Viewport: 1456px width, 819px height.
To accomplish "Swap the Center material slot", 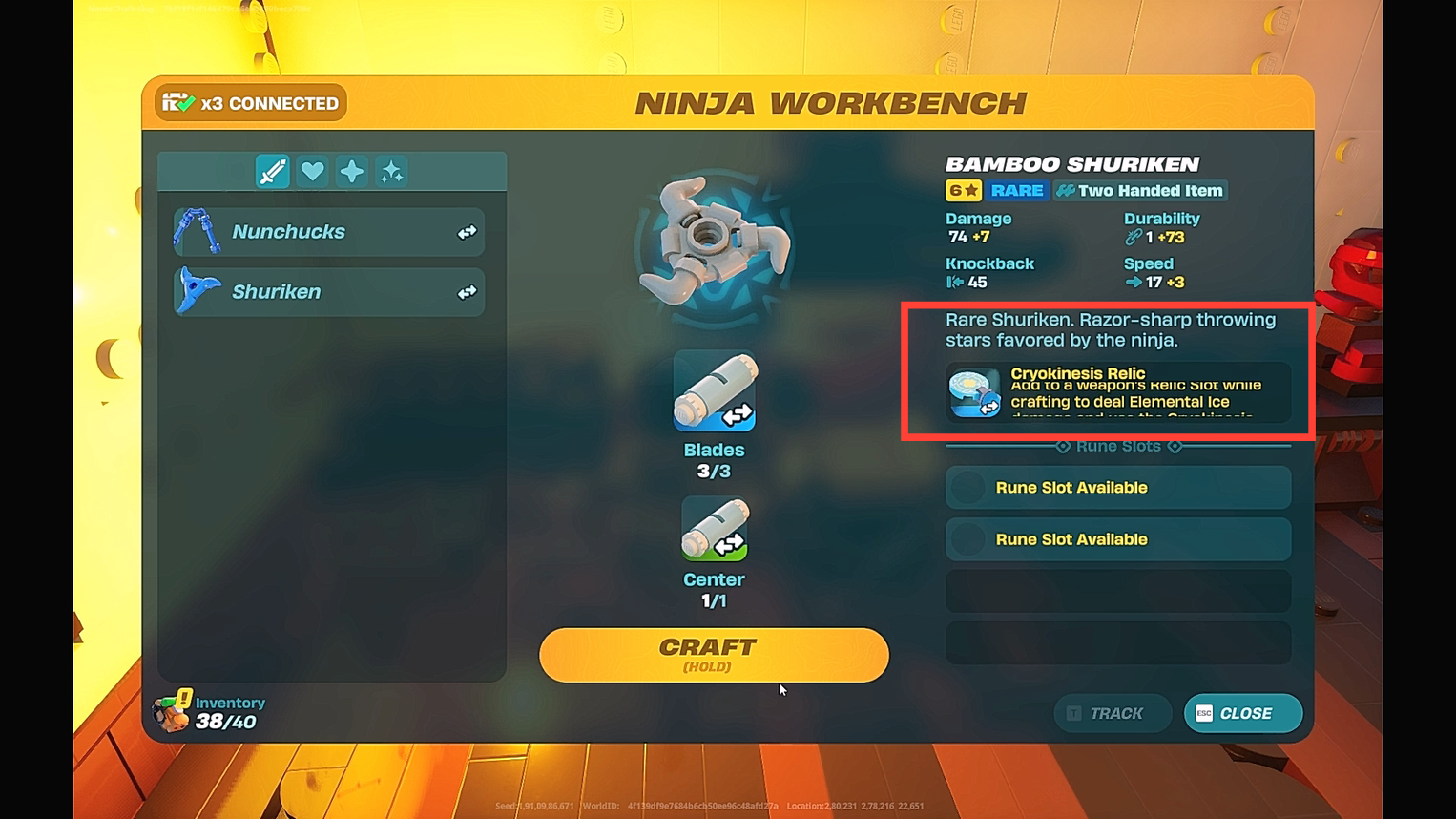I will pyautogui.click(x=715, y=529).
